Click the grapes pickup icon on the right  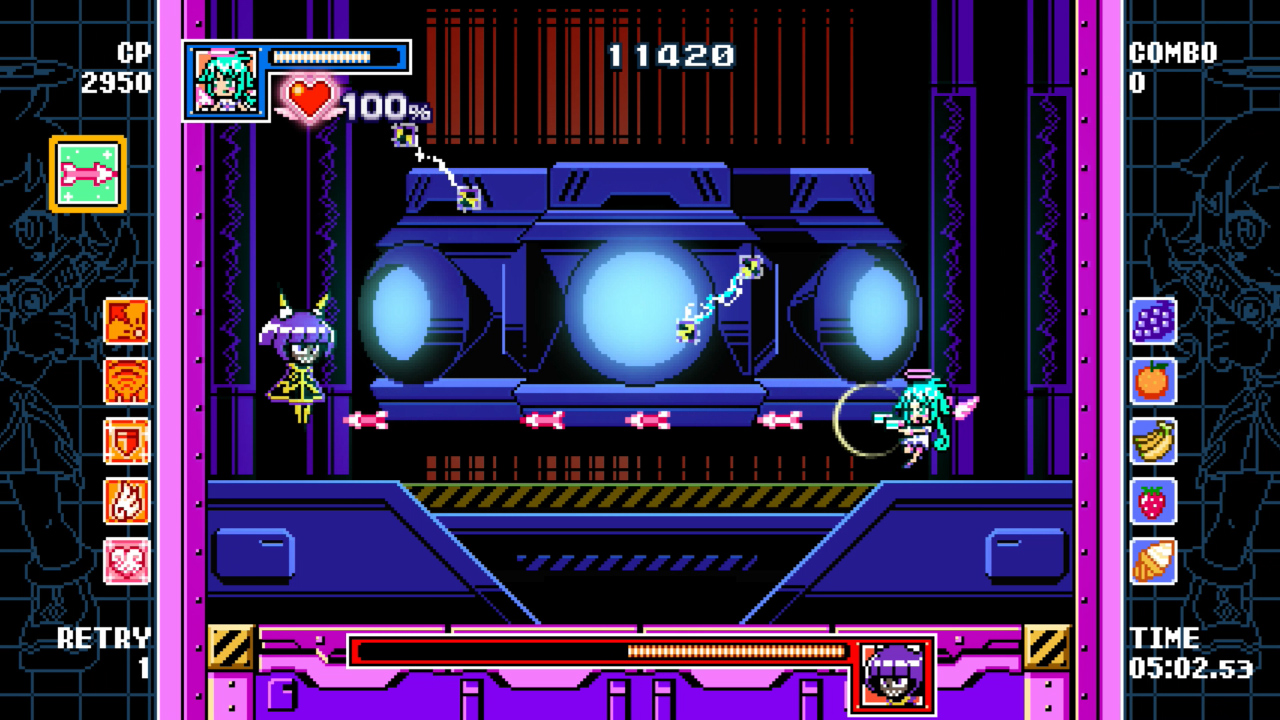coord(1153,320)
